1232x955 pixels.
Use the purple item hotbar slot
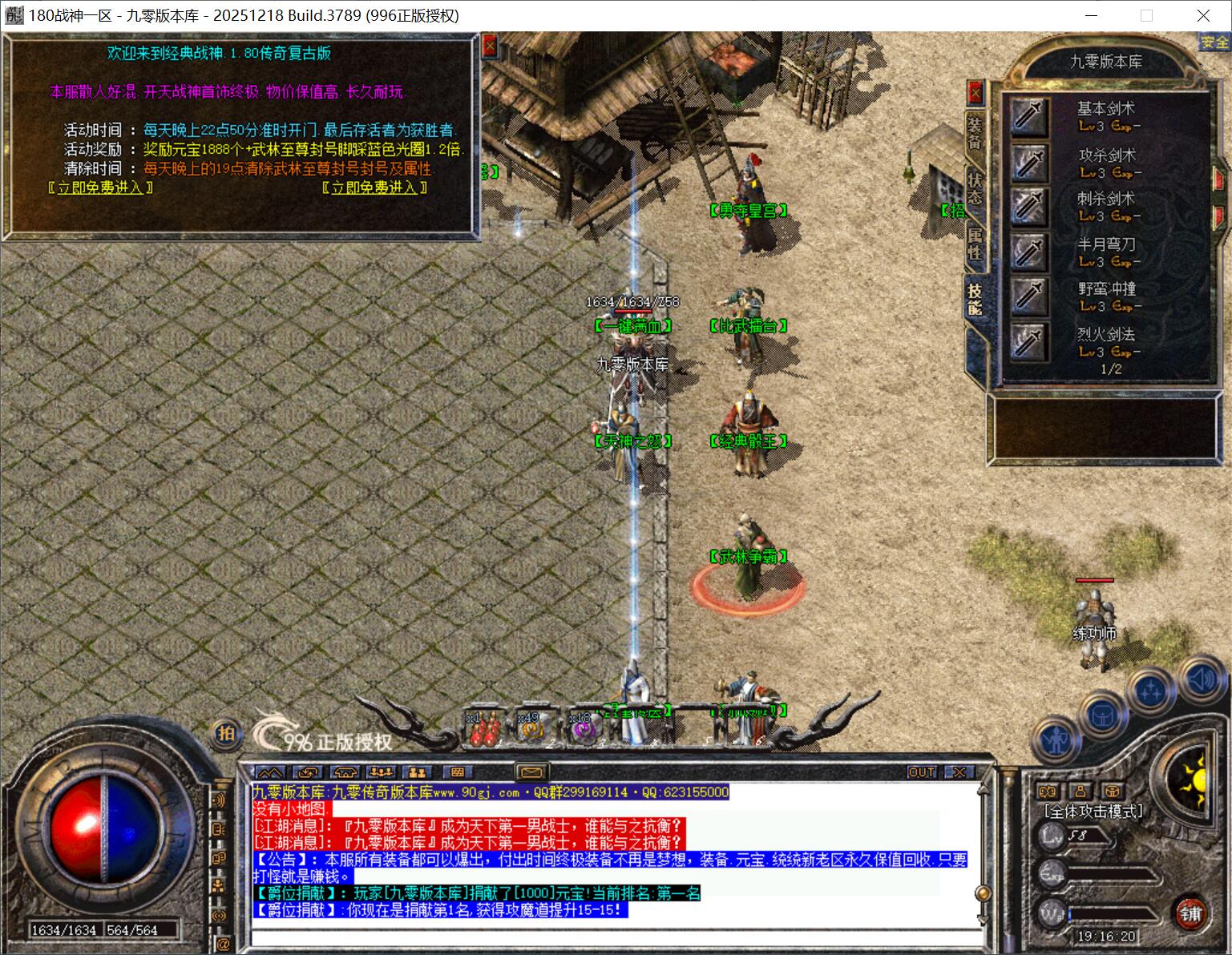point(584,730)
